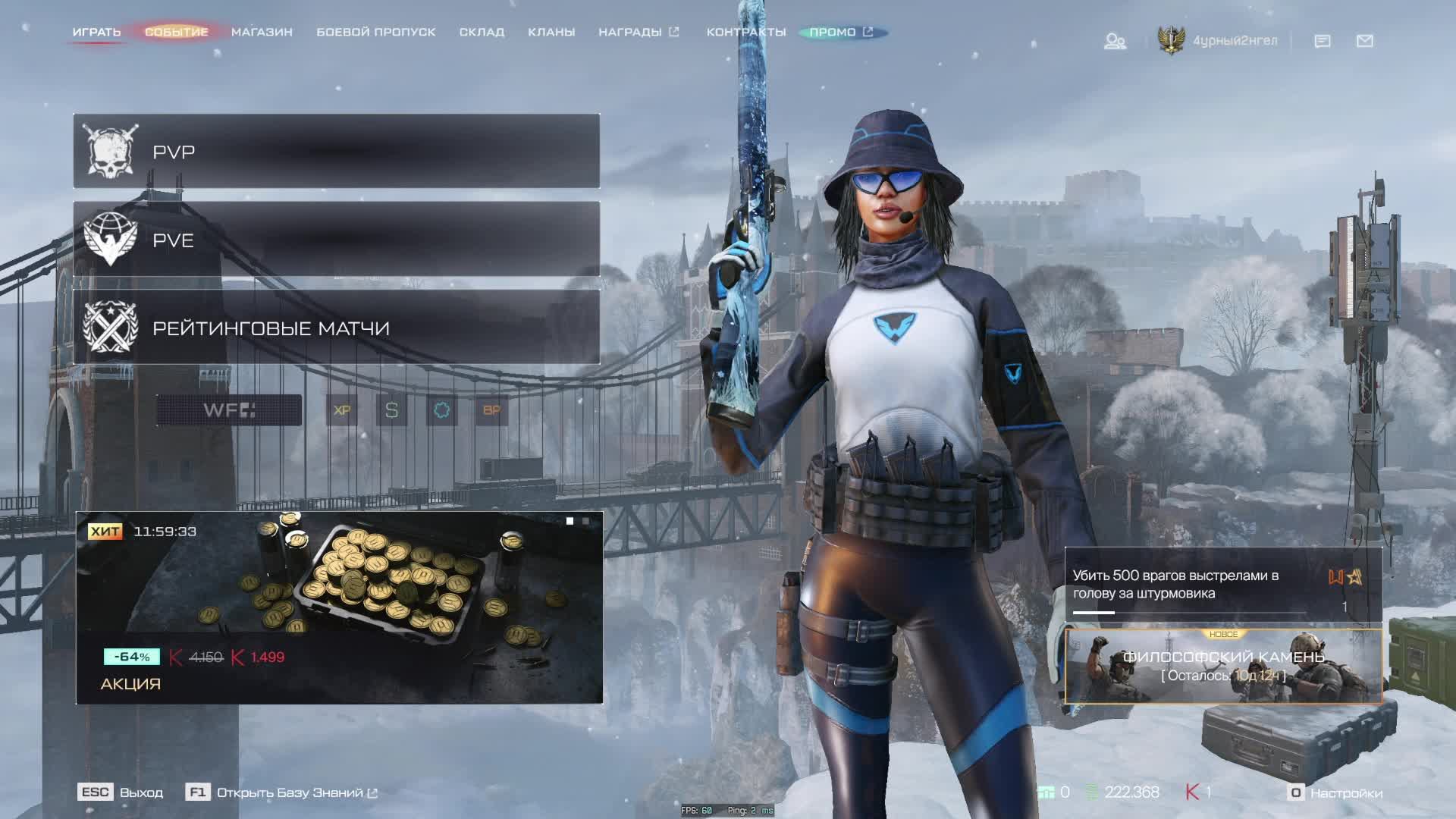Image resolution: width=1456 pixels, height=819 pixels.
Task: Click the BP booster icon
Action: 491,410
